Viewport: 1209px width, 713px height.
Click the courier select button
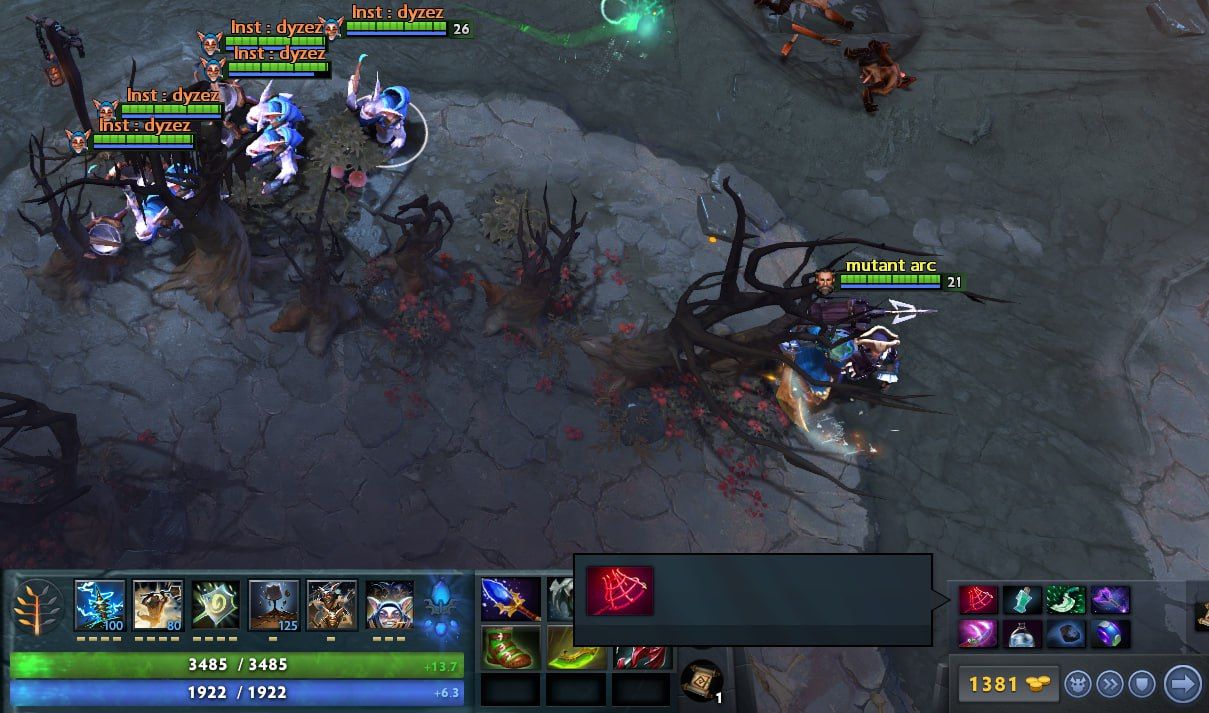[1077, 684]
